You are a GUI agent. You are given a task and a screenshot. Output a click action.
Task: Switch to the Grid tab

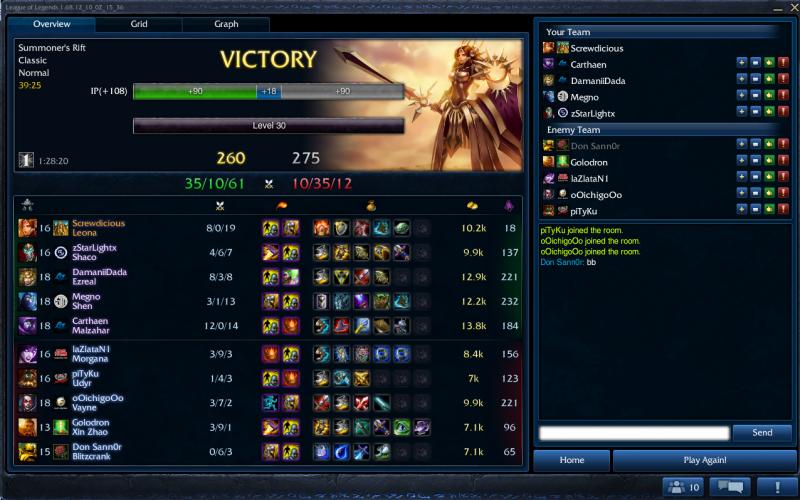click(139, 24)
